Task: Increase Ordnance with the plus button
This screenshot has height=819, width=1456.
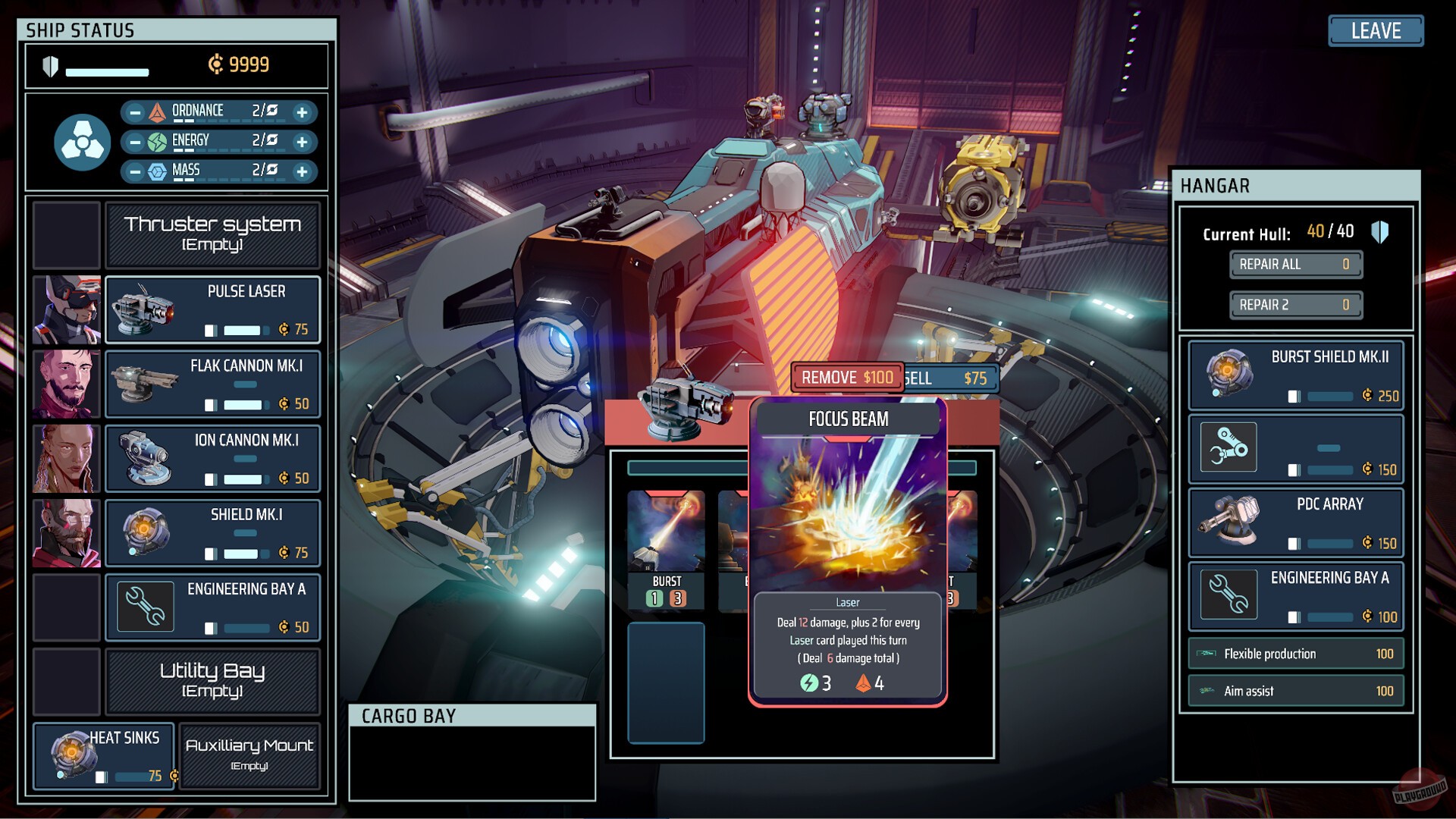Action: (302, 113)
